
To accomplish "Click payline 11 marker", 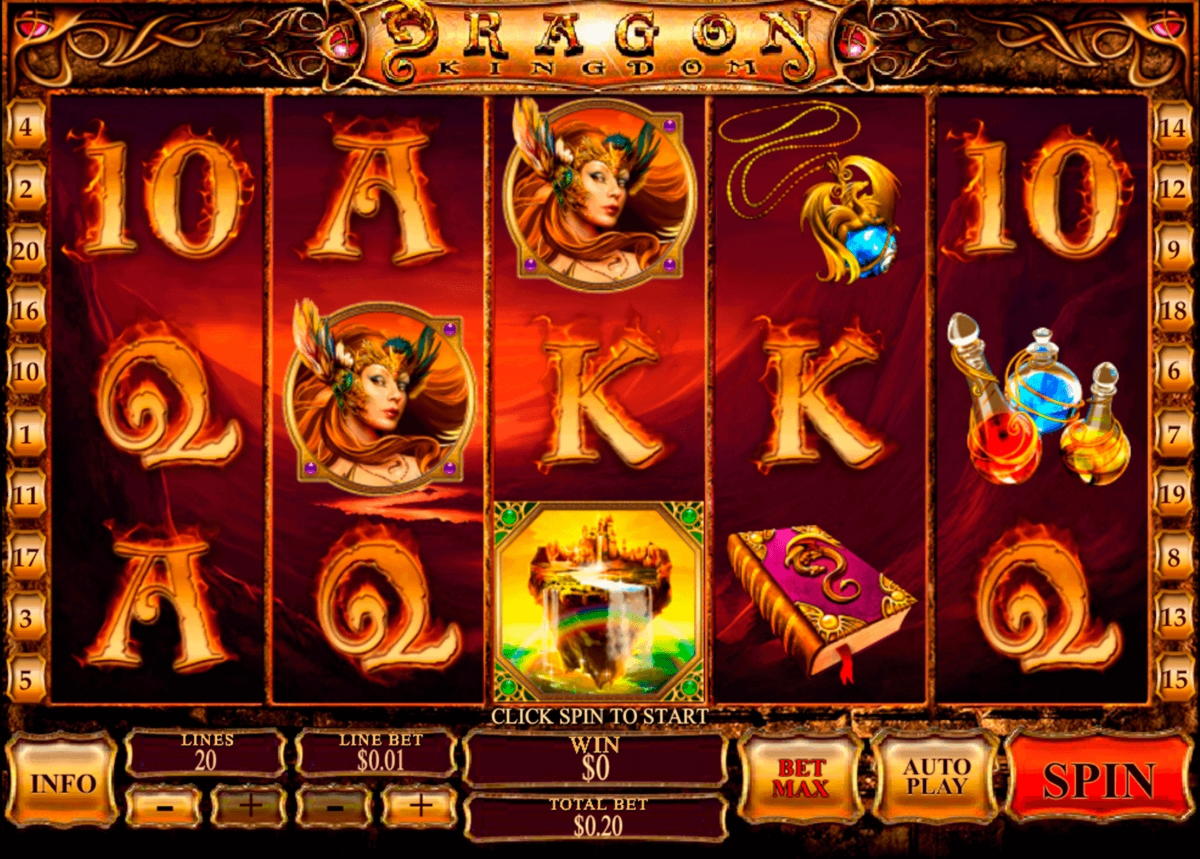I will tap(26, 495).
